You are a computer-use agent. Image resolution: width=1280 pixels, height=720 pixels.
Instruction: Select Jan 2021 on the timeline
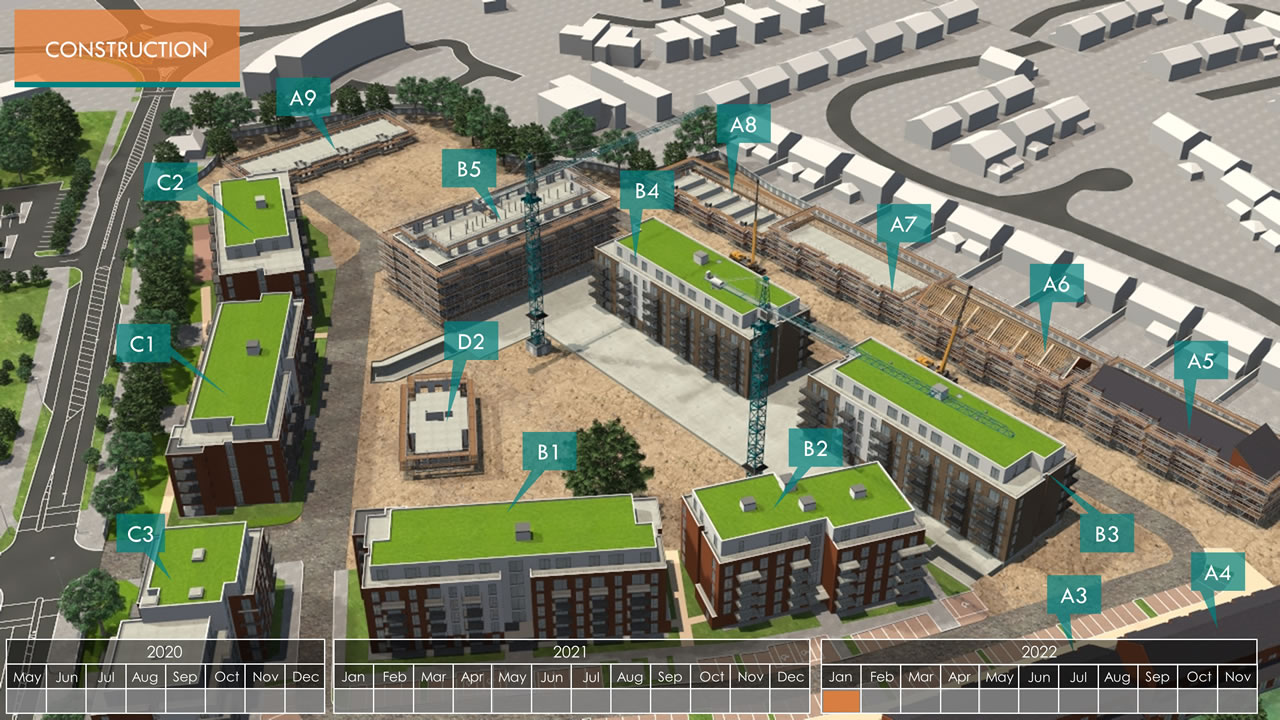pyautogui.click(x=354, y=677)
